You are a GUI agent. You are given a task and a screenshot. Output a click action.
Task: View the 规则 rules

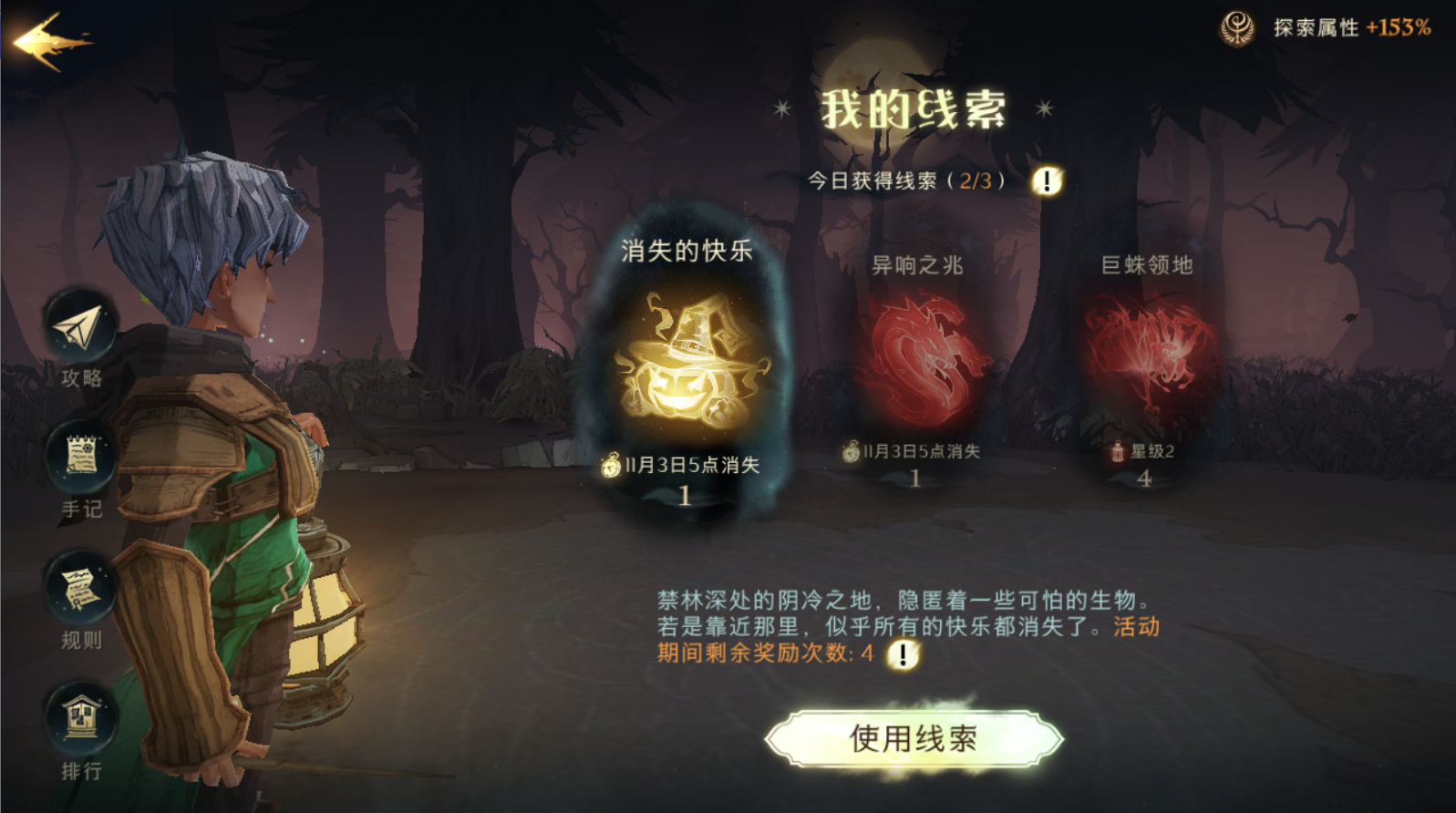click(x=80, y=591)
